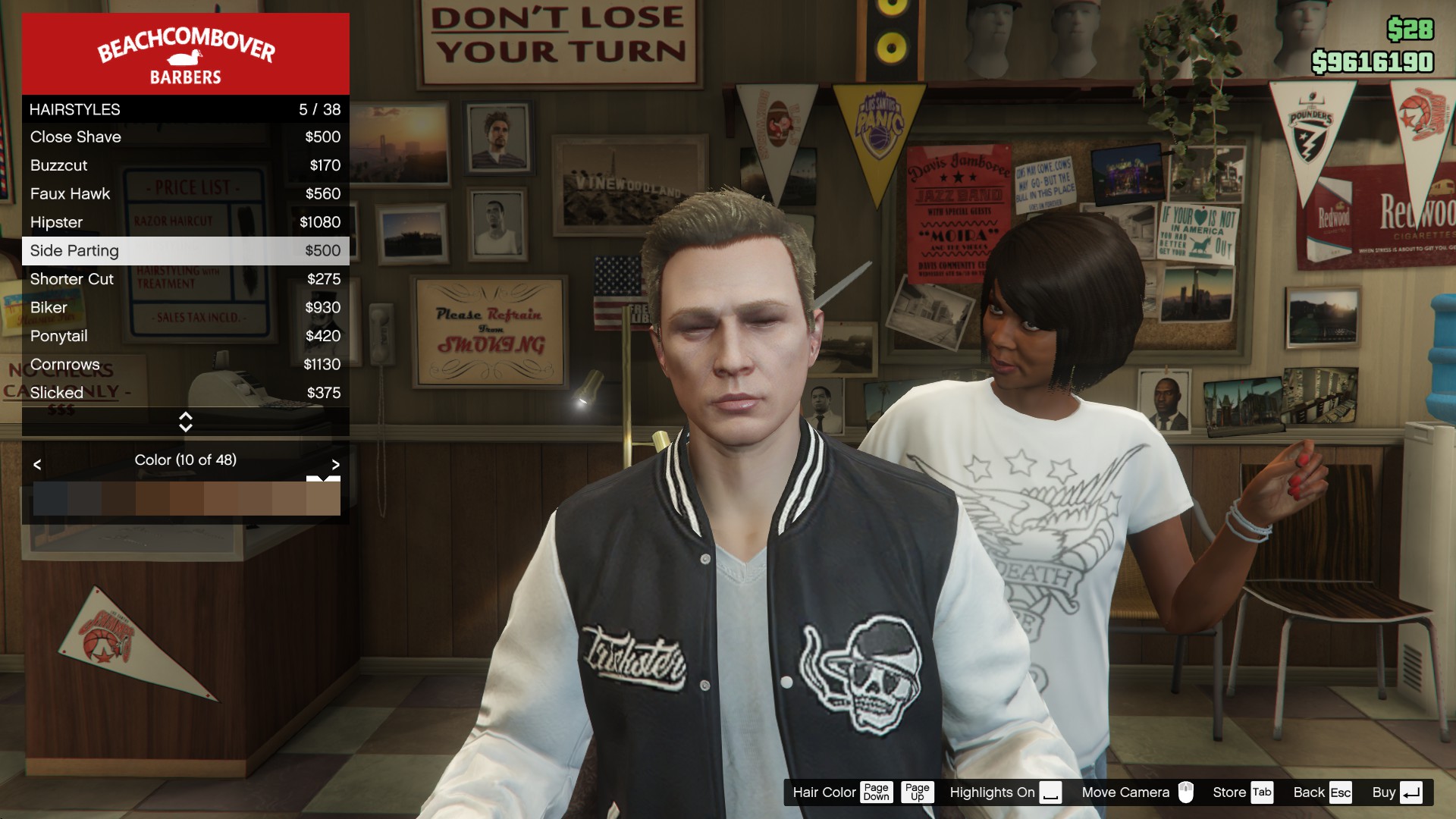
Task: Click the highlighted Side Parting row
Action: point(185,251)
